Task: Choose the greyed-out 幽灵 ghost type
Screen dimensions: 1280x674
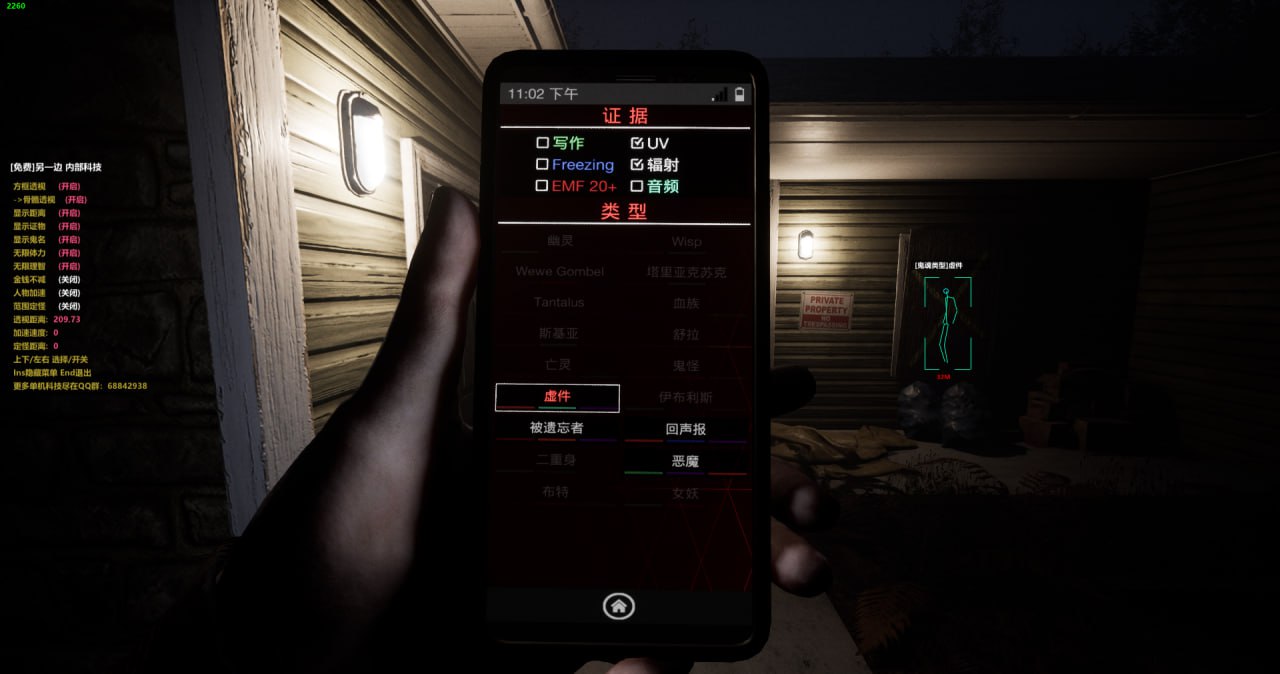Action: point(560,241)
